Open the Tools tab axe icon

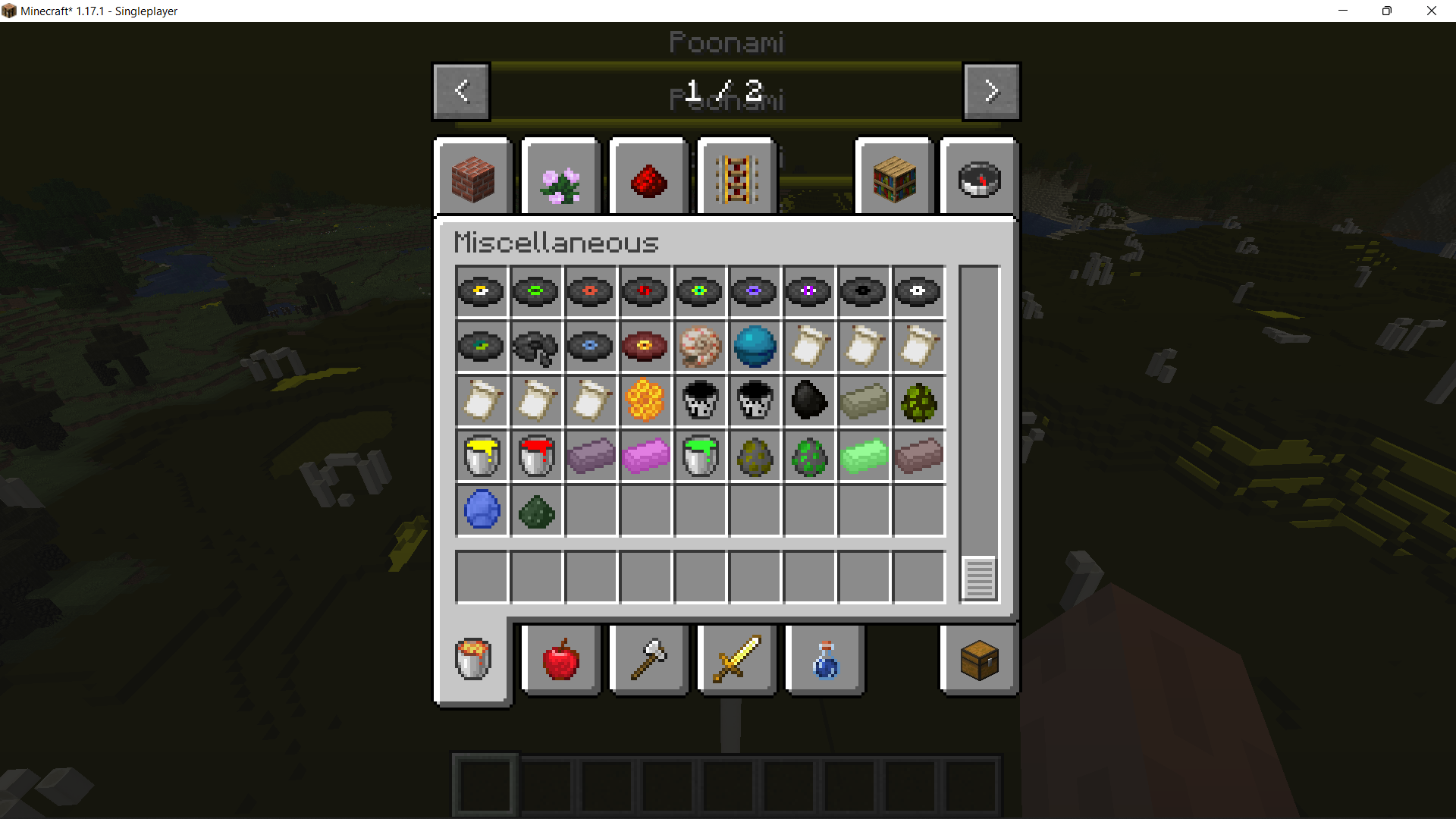(648, 660)
